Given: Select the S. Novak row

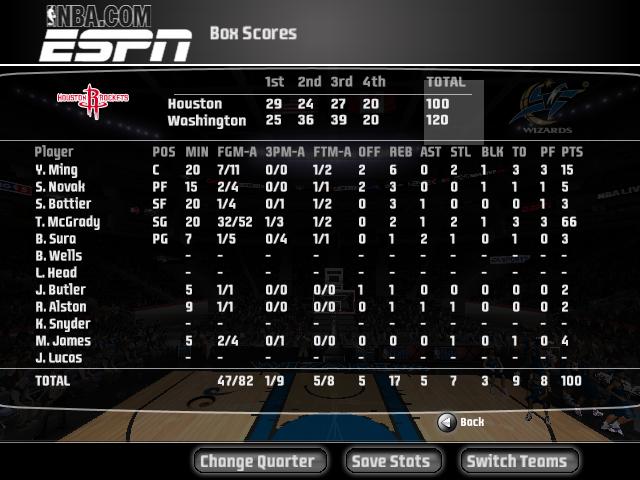Looking at the screenshot, I should pos(60,187).
